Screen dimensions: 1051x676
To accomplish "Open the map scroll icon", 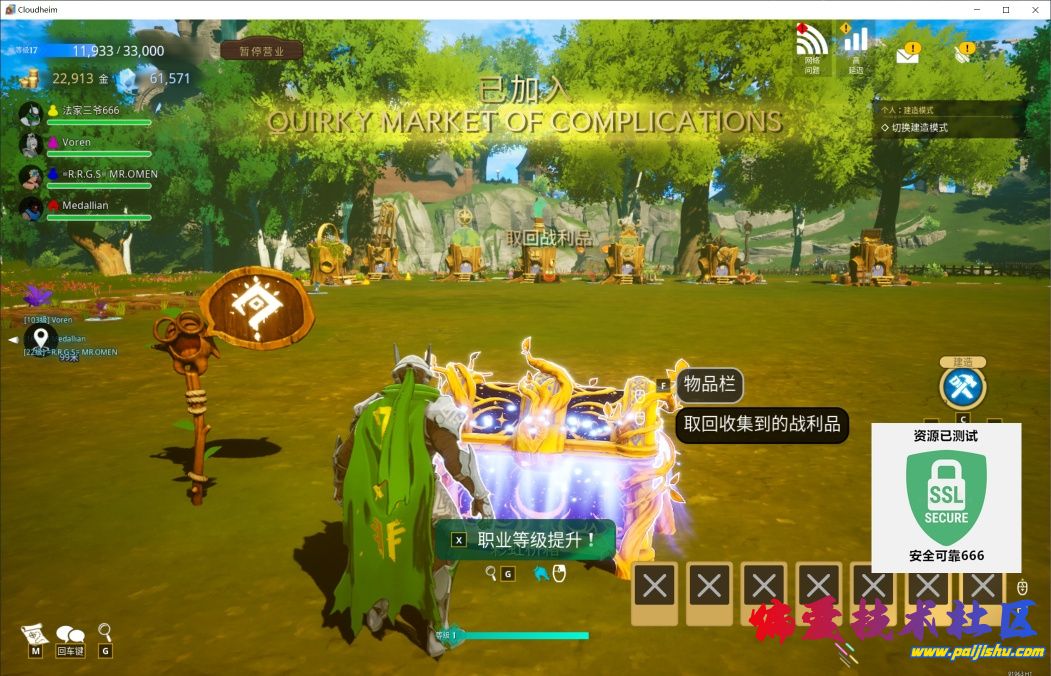I will coord(35,635).
